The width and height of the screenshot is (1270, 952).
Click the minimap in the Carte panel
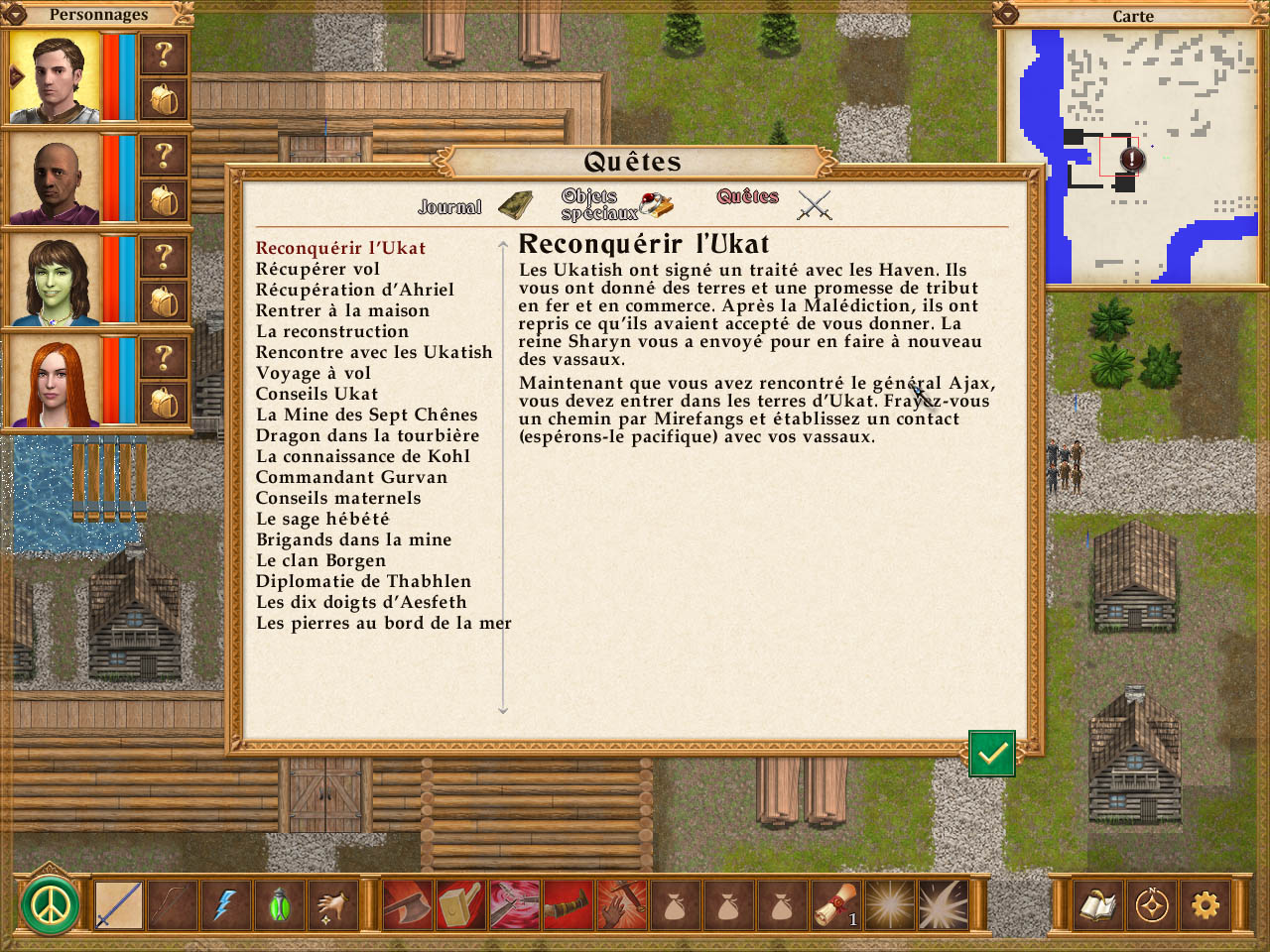[1132, 159]
